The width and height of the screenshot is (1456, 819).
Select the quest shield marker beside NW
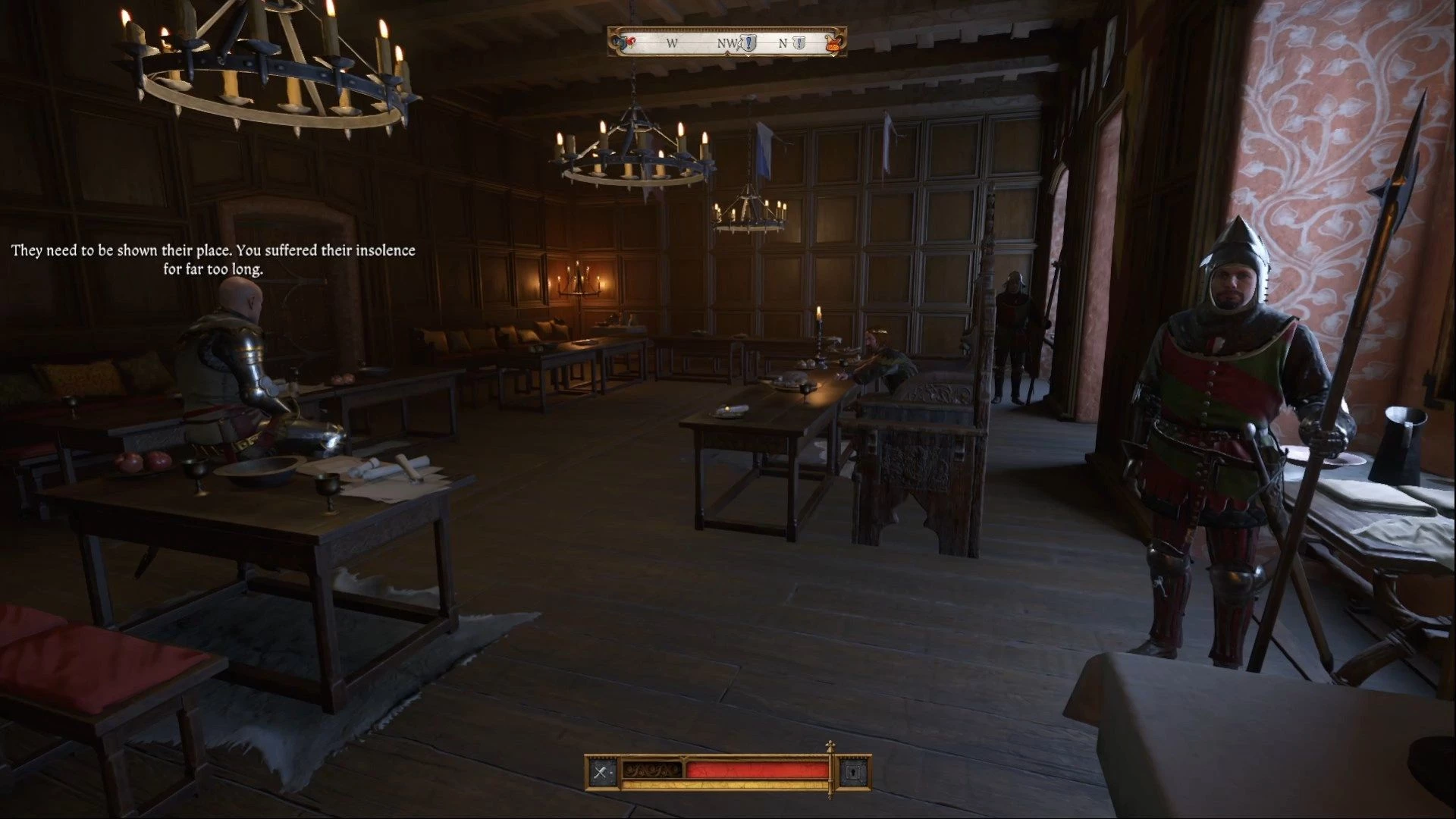point(749,43)
